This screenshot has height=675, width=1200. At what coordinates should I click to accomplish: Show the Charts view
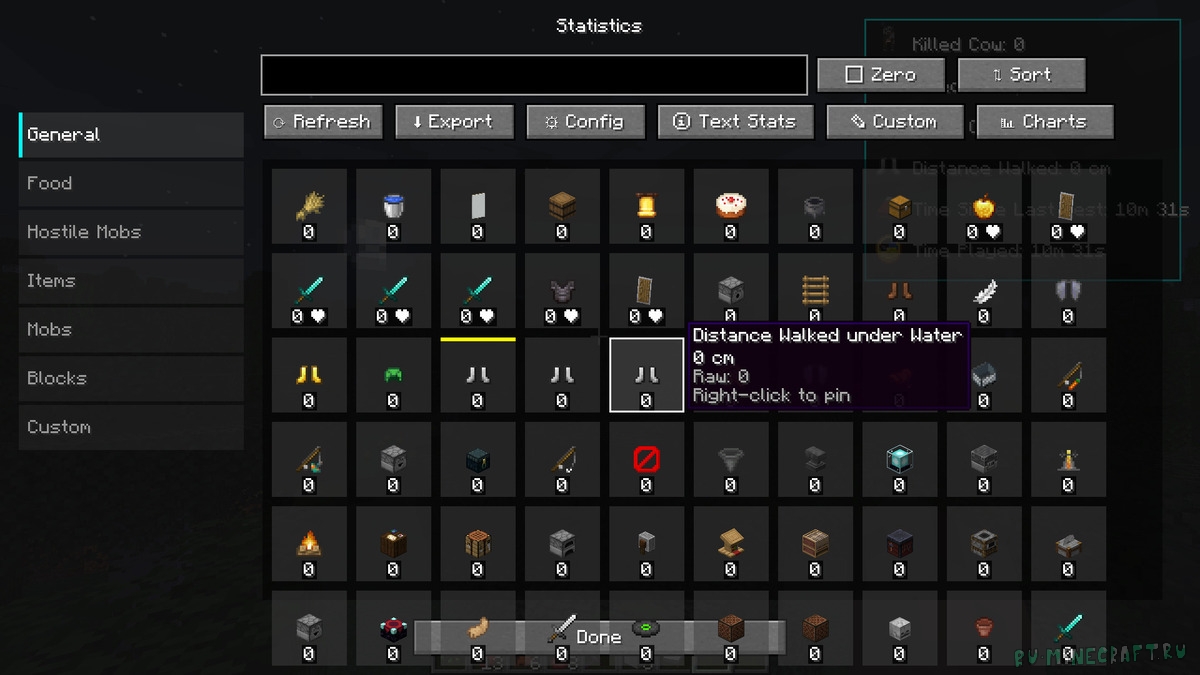pos(1044,122)
